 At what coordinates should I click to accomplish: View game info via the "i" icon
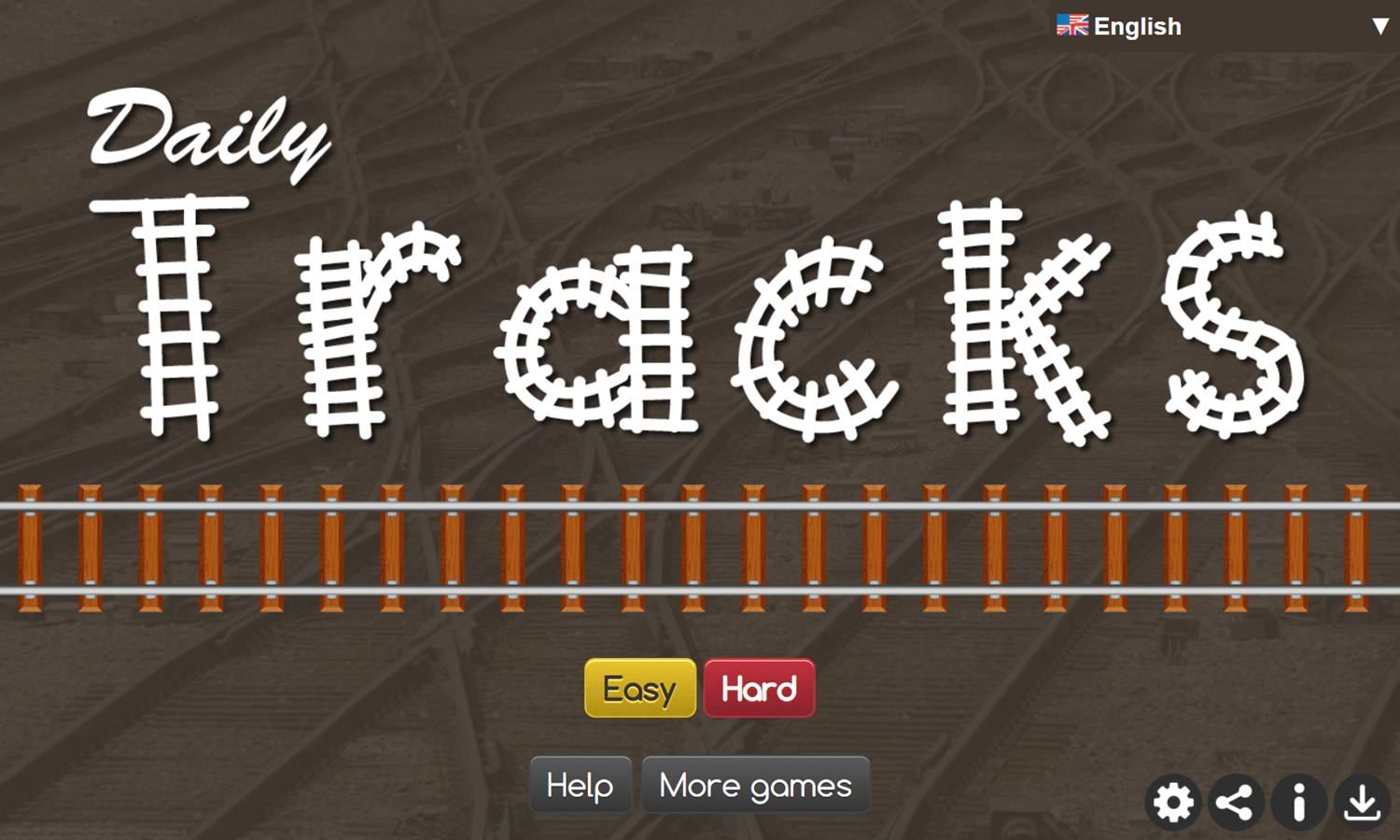tap(1299, 802)
